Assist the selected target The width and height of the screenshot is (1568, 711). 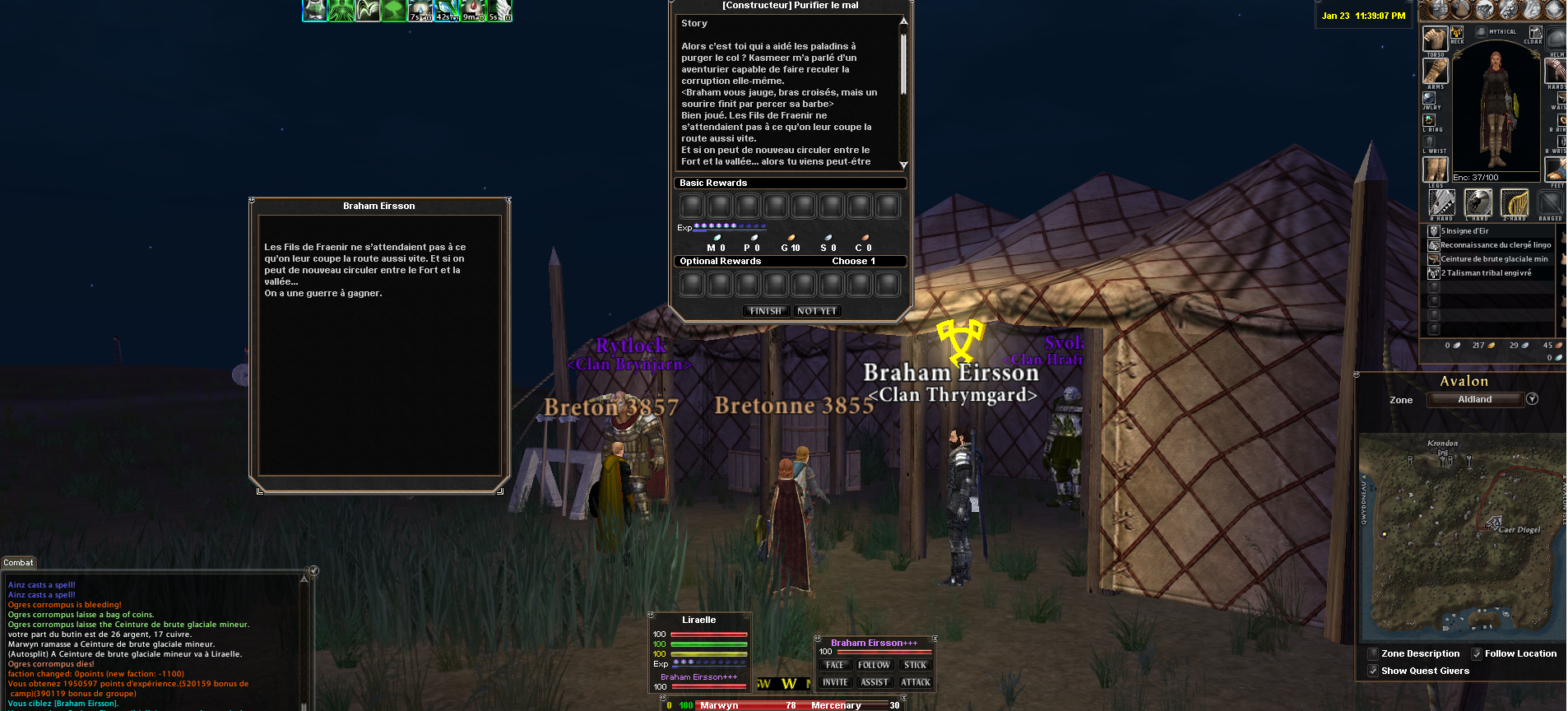point(874,682)
